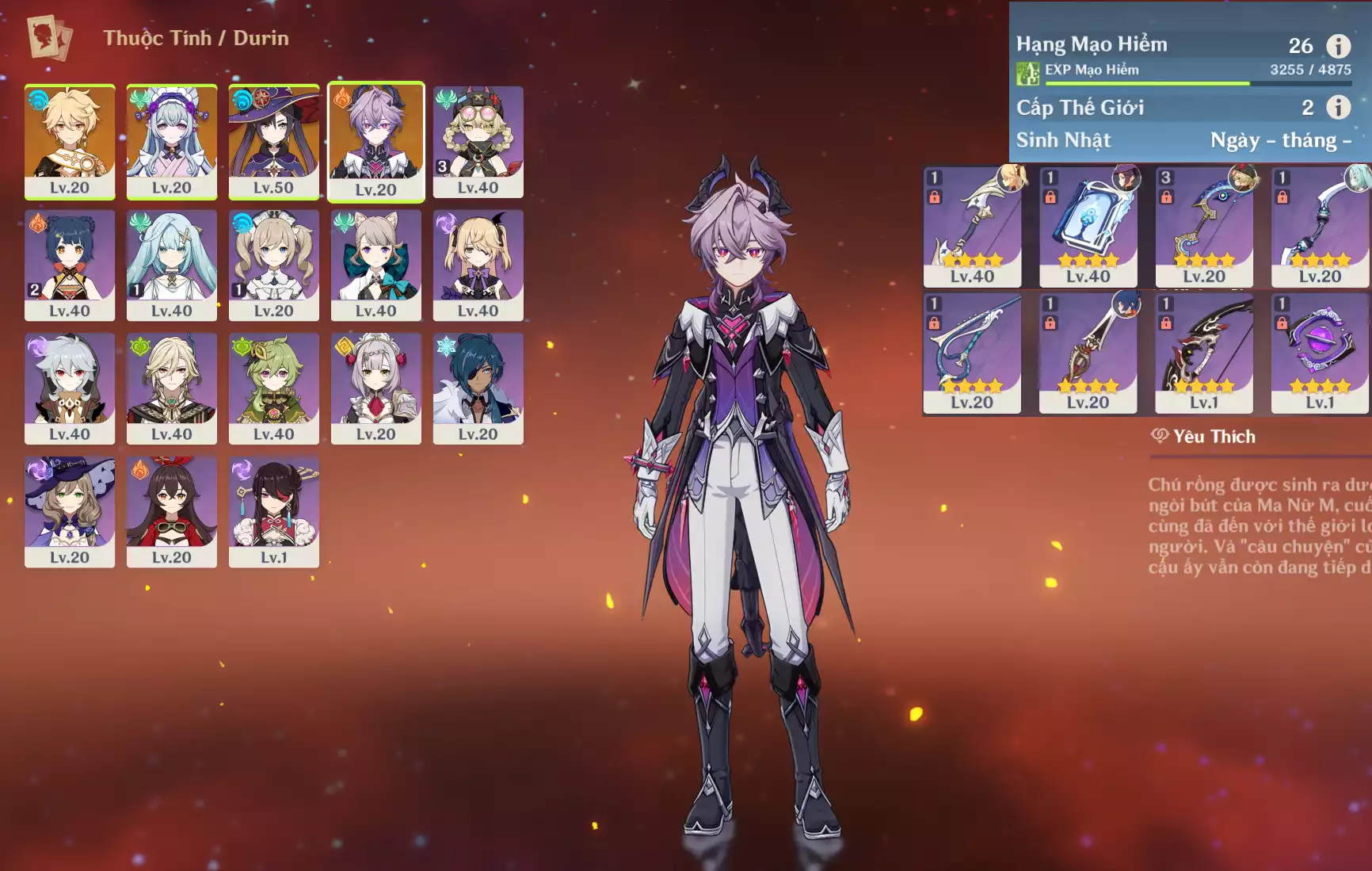Pick Kaeya's character card
Viewport: 1372px width, 871px height.
(x=478, y=388)
